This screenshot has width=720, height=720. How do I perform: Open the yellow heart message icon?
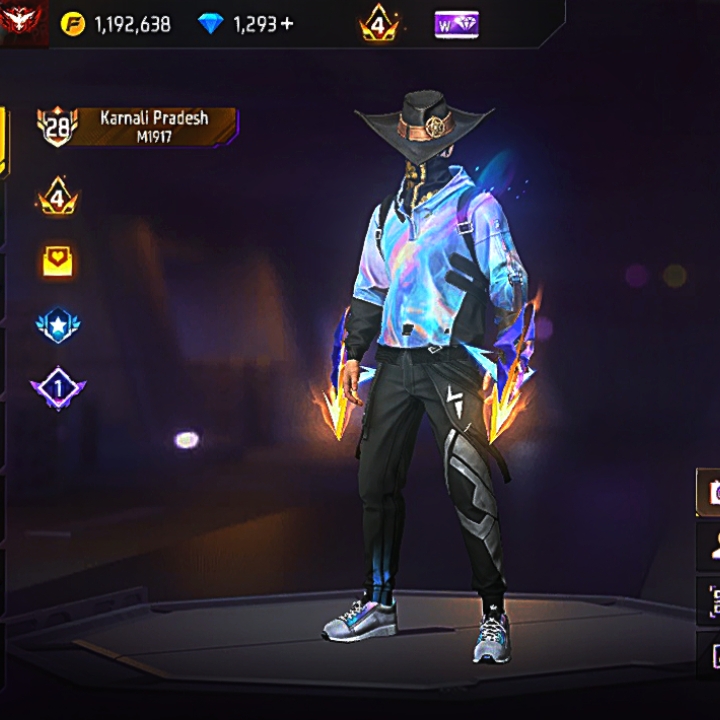tap(58, 261)
